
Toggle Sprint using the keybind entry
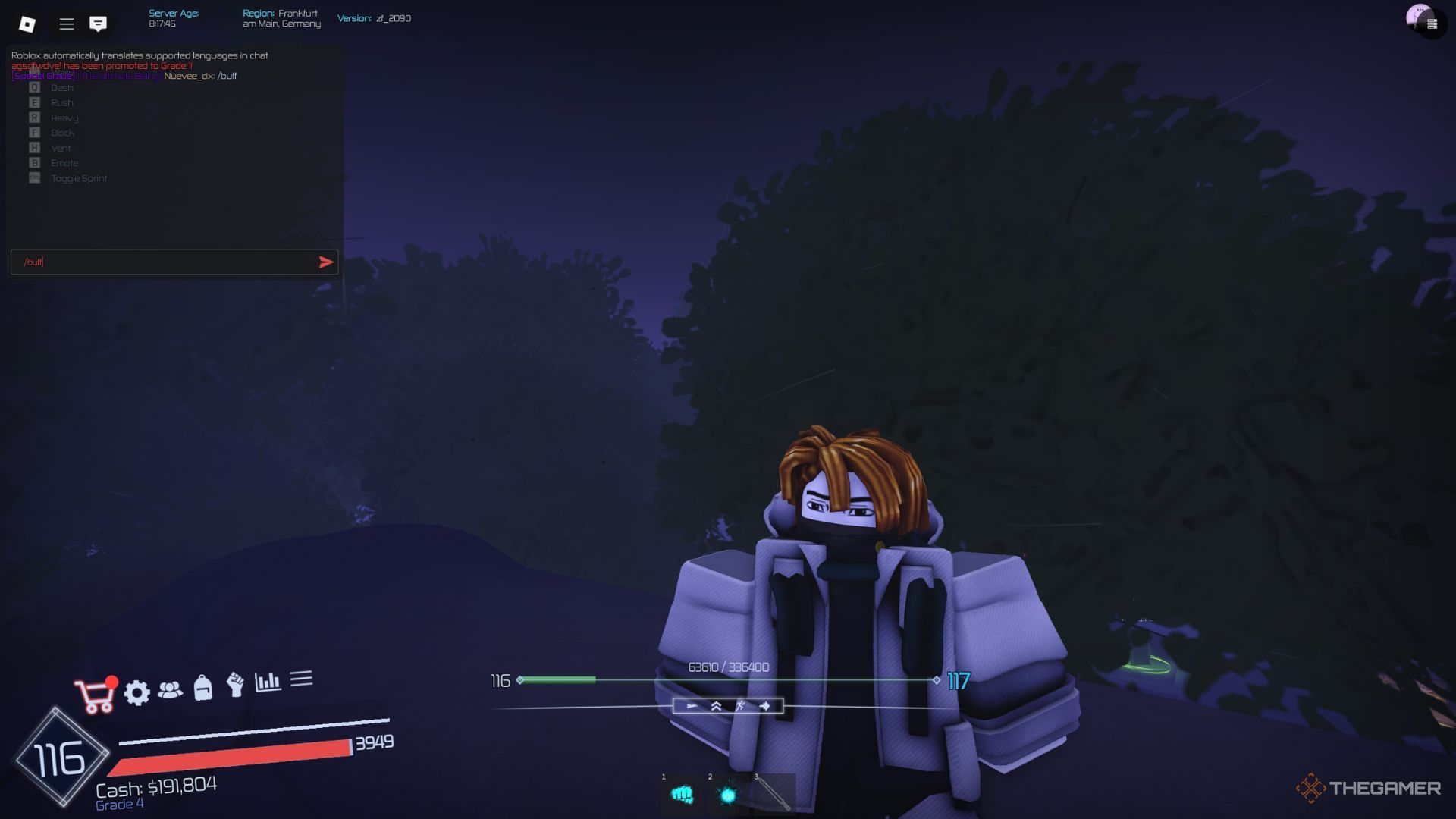pyautogui.click(x=78, y=177)
